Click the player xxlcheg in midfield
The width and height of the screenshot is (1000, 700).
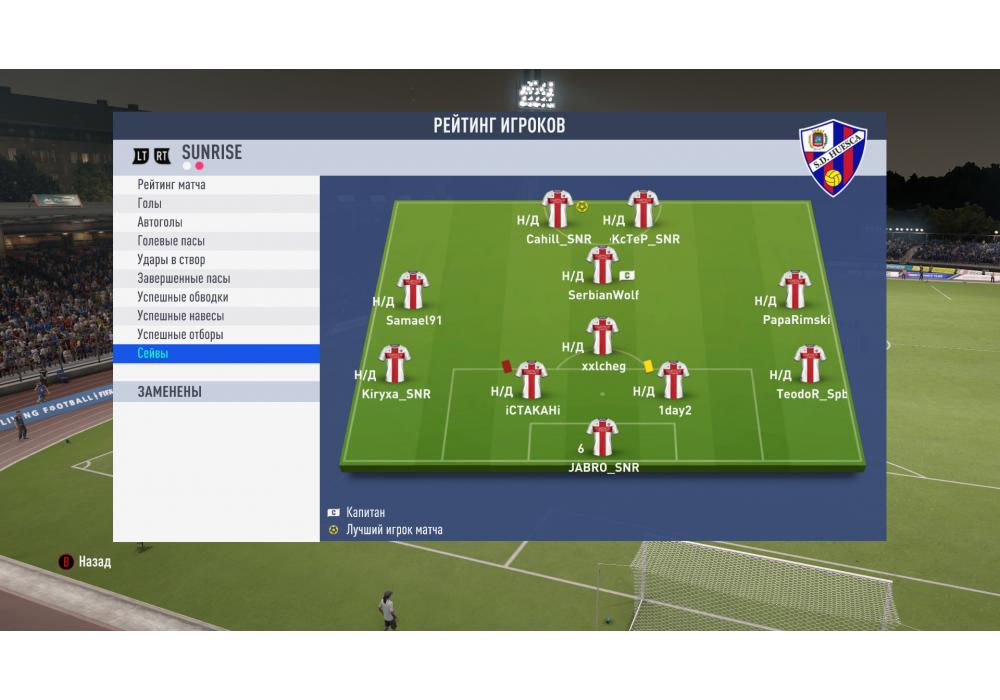[602, 336]
